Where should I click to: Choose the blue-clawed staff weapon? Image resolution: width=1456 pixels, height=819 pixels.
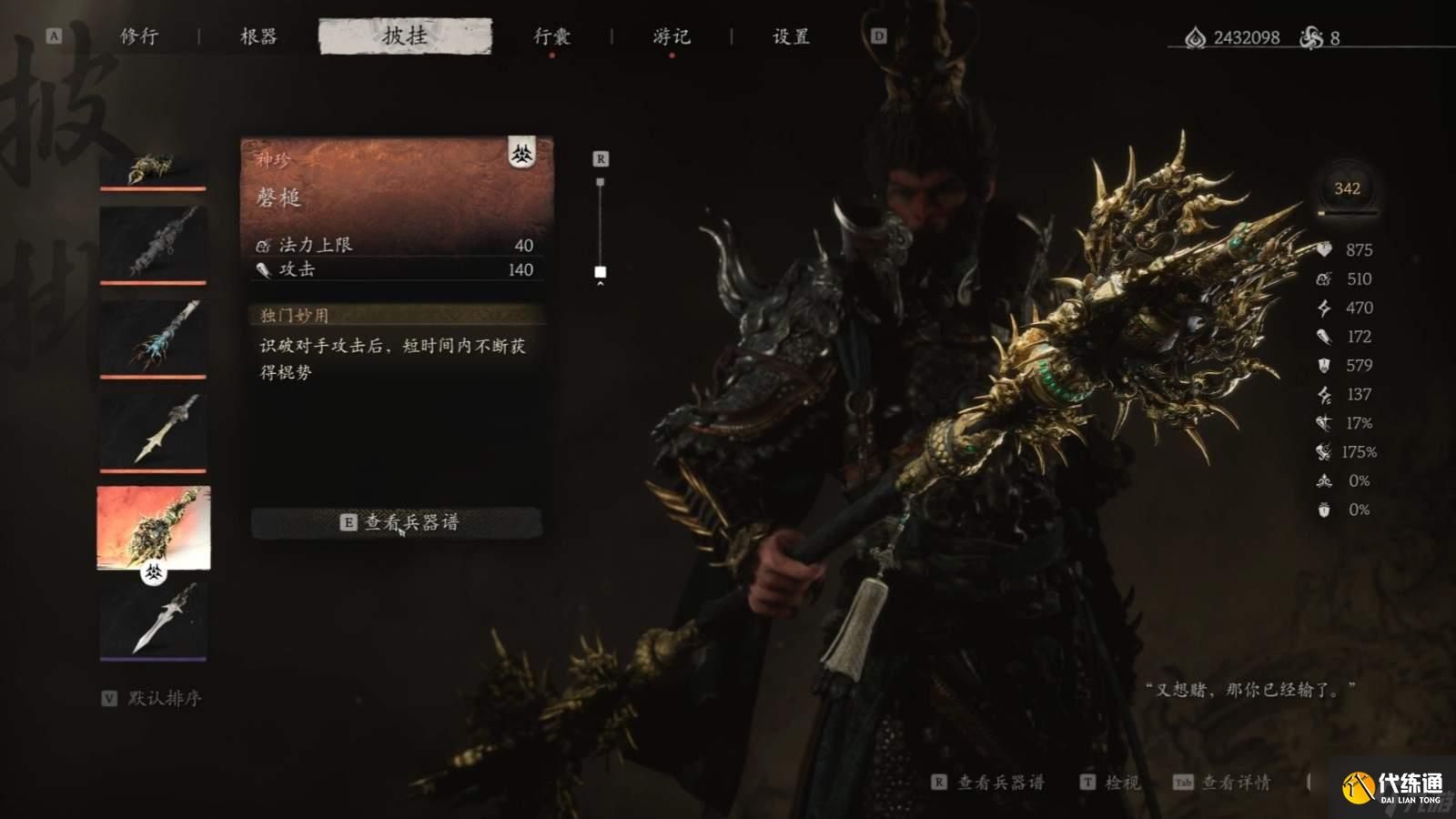pyautogui.click(x=153, y=337)
